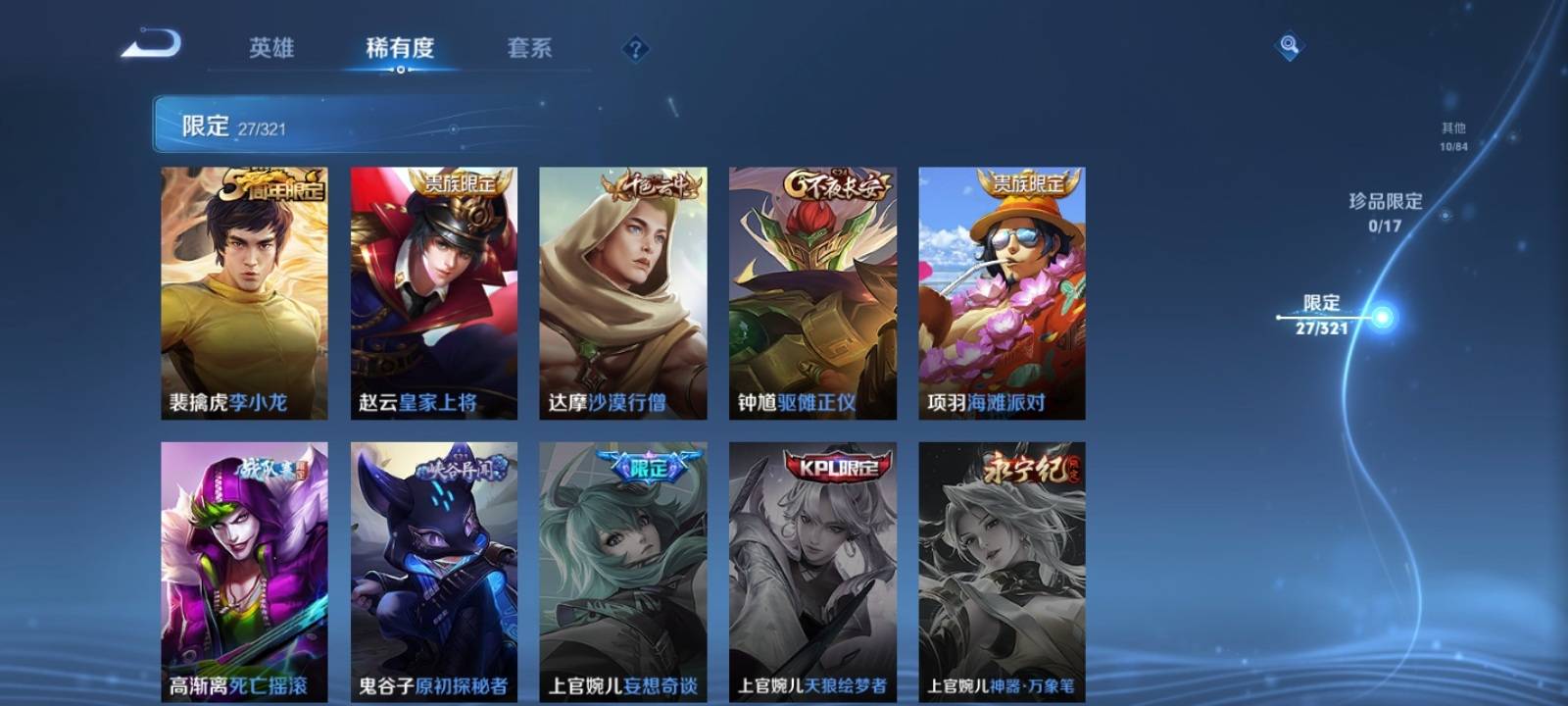Go back using the return arrow

pos(151,45)
